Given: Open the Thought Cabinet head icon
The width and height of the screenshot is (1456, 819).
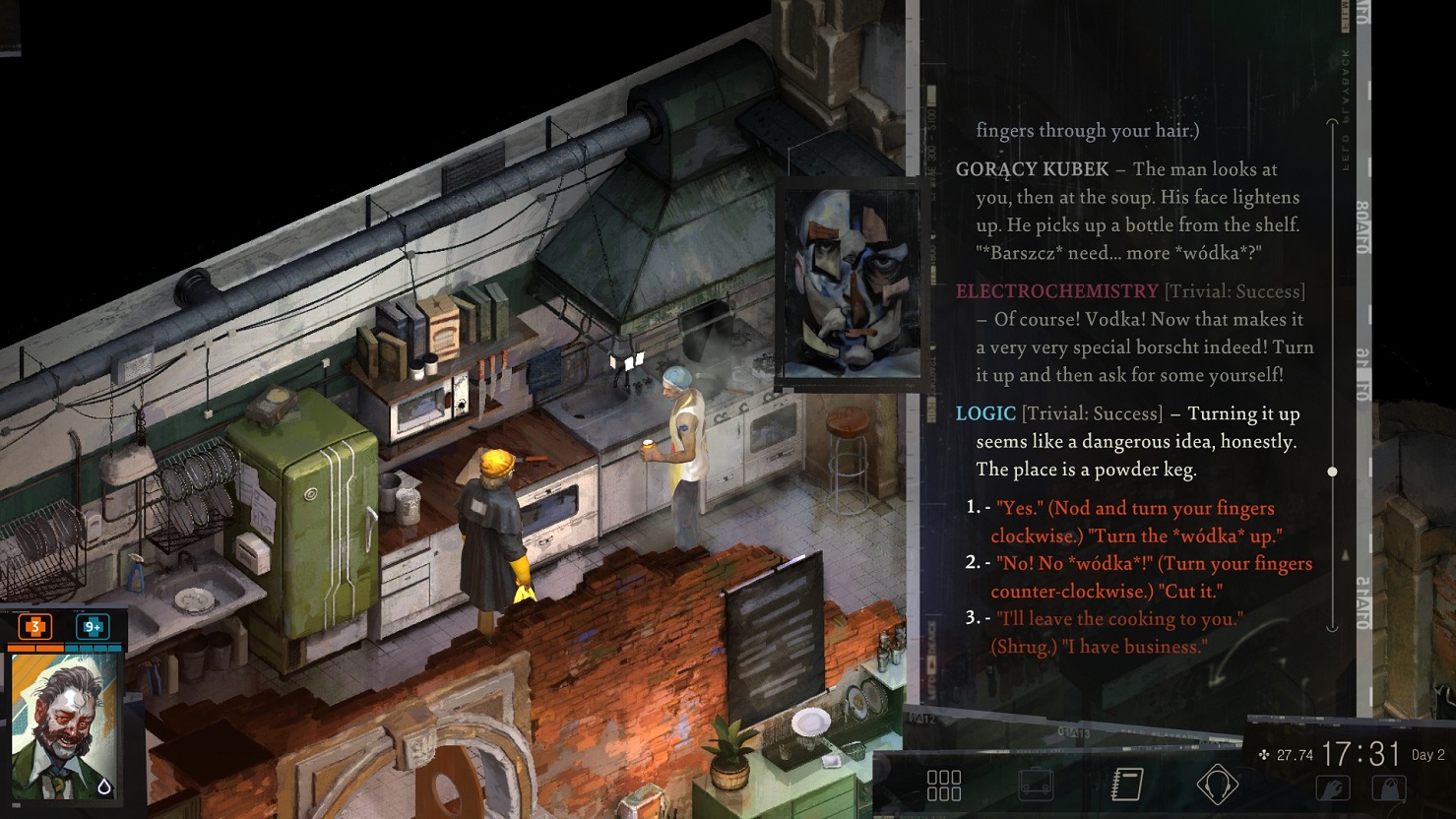Looking at the screenshot, I should pos(1217,785).
